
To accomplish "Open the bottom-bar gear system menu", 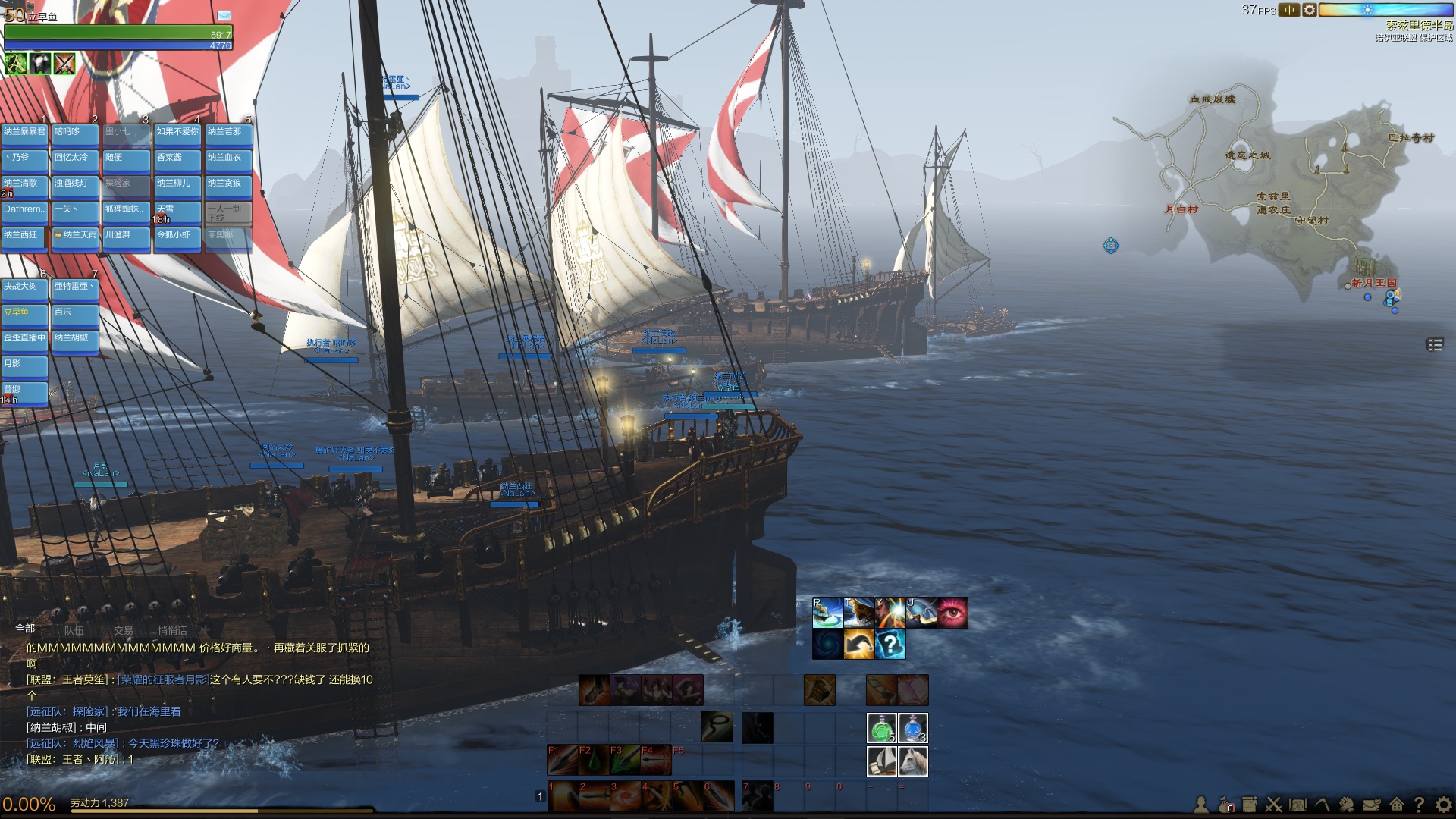I will pos(1443,805).
